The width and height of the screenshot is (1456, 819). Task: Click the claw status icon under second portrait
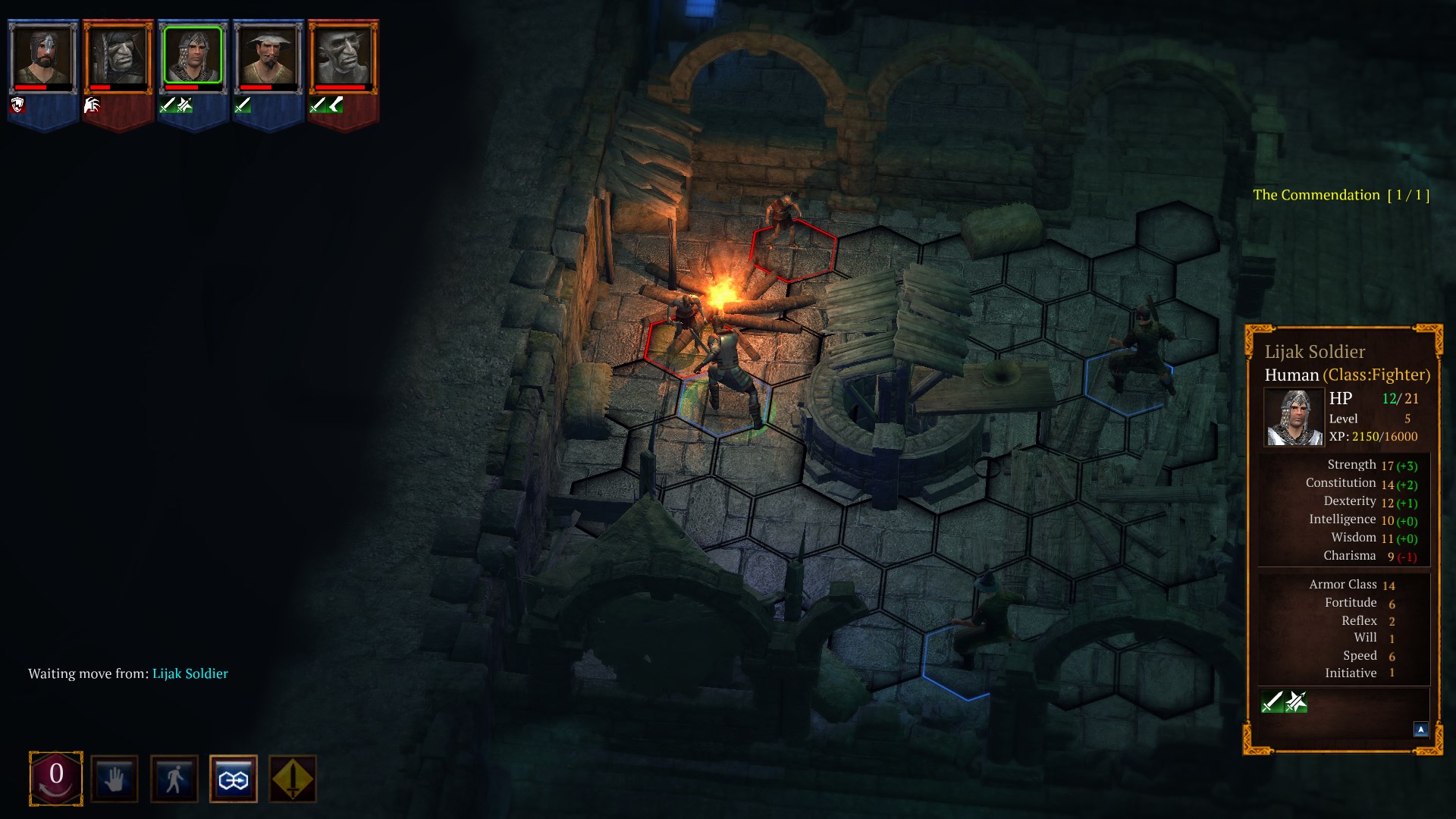[91, 106]
